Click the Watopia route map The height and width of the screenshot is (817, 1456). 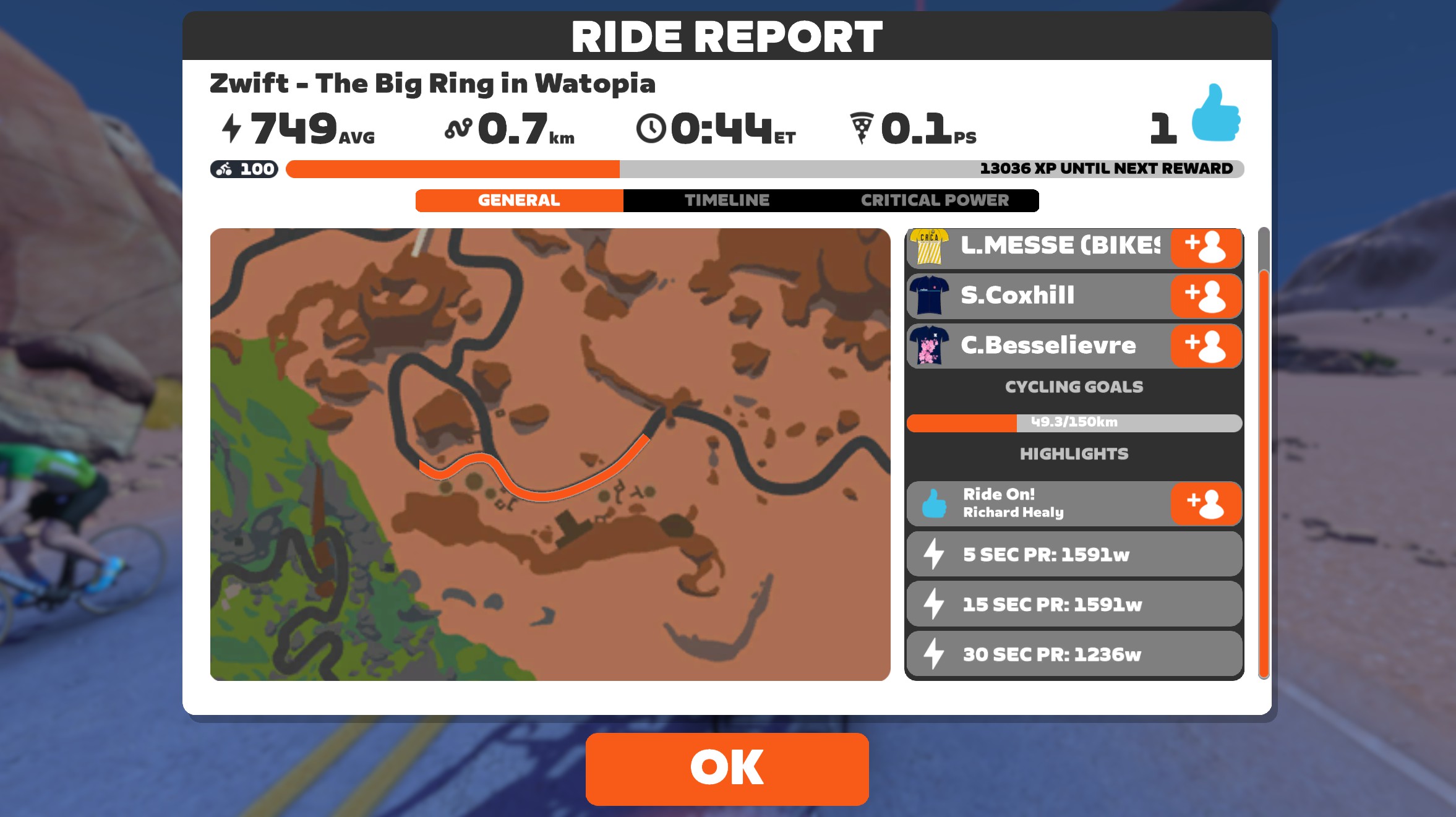550,455
